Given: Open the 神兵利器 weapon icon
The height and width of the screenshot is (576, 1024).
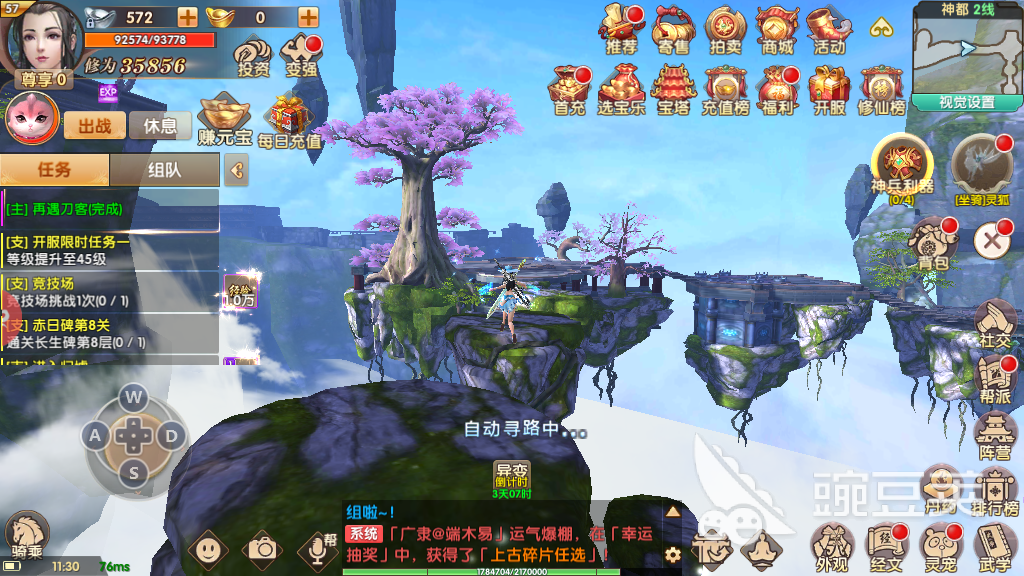Looking at the screenshot, I should 902,165.
